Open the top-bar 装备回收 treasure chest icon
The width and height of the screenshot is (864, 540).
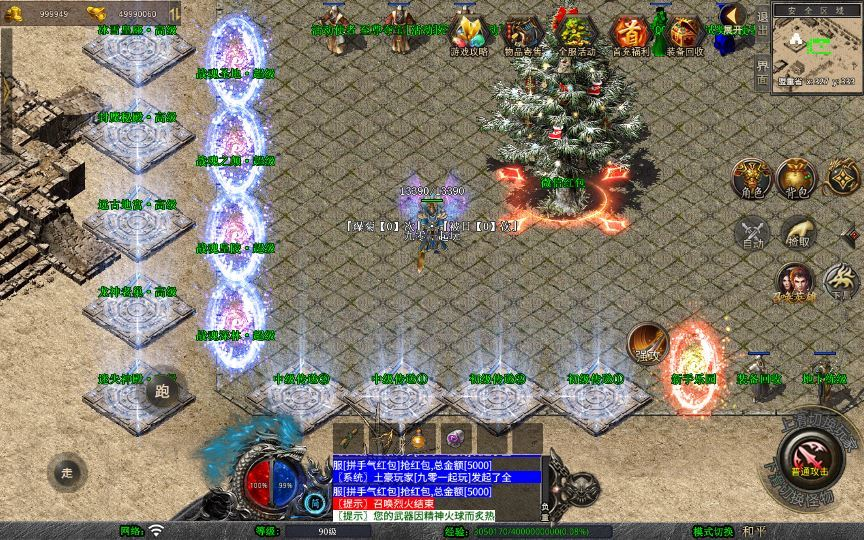pos(684,33)
